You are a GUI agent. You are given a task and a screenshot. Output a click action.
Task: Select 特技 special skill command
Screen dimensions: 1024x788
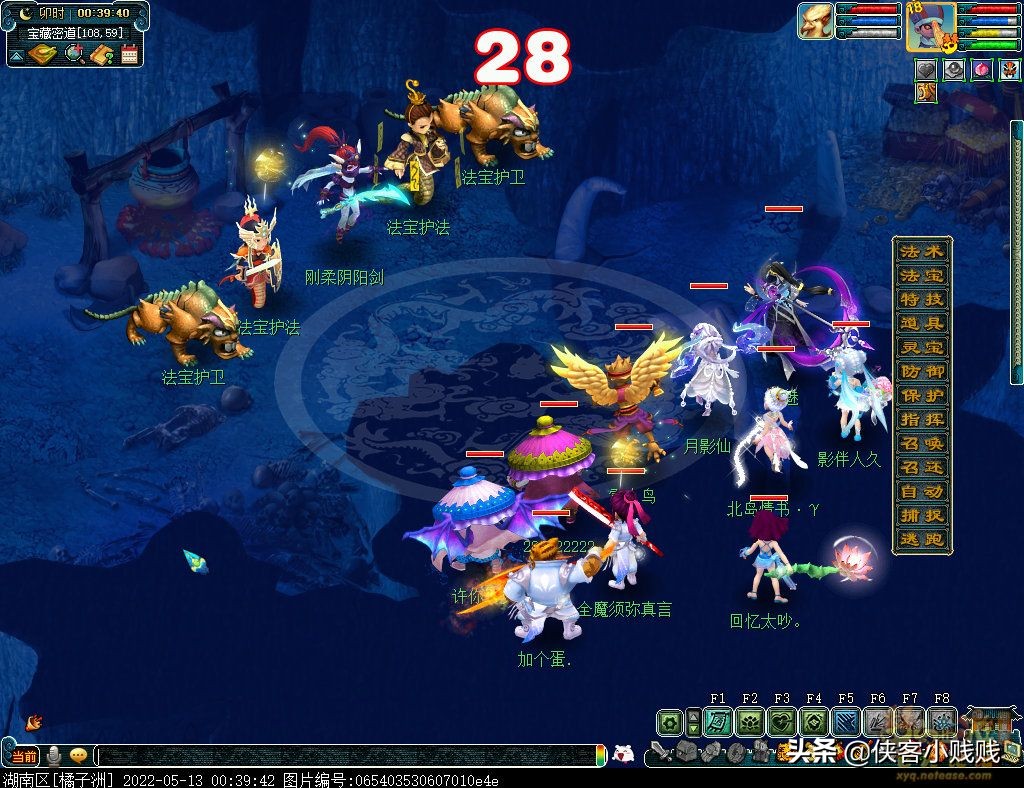click(x=921, y=299)
